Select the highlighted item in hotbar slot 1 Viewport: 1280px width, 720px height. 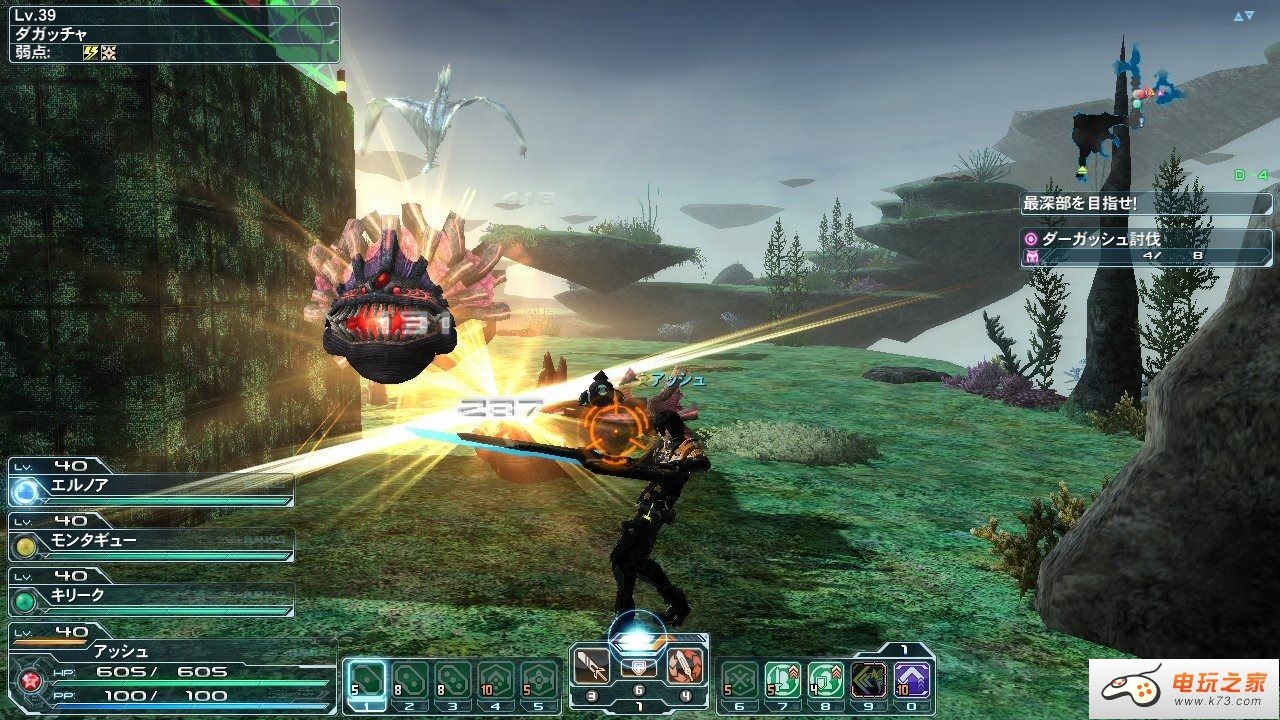coord(367,680)
